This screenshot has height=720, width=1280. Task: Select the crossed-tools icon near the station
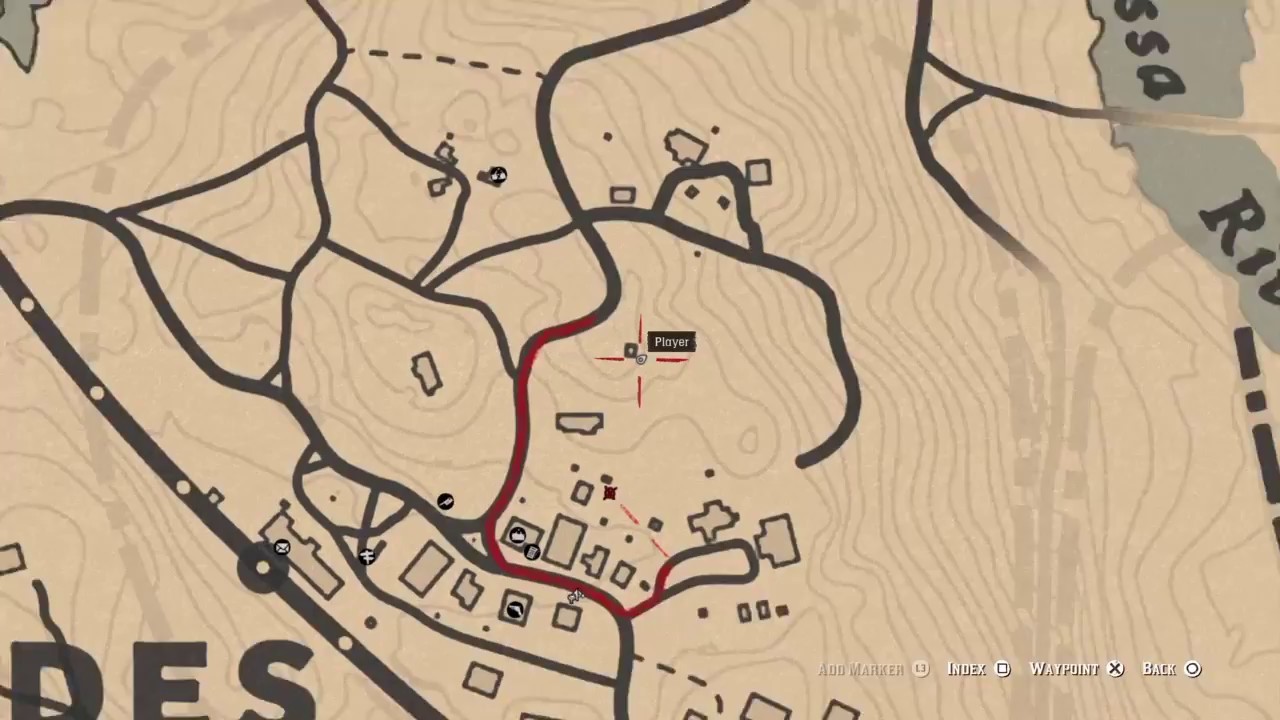pos(368,557)
